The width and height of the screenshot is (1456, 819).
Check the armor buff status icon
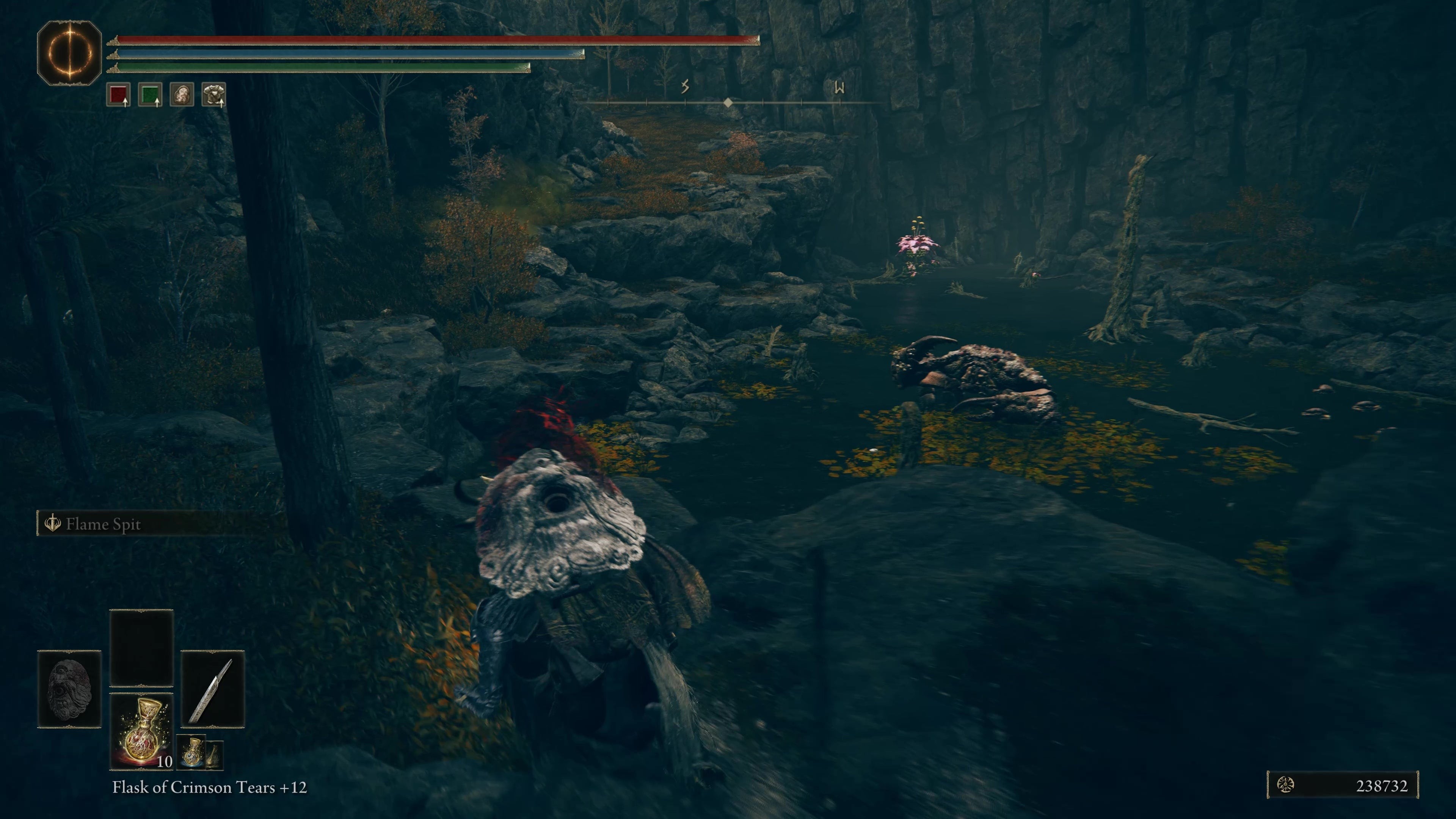point(213,95)
